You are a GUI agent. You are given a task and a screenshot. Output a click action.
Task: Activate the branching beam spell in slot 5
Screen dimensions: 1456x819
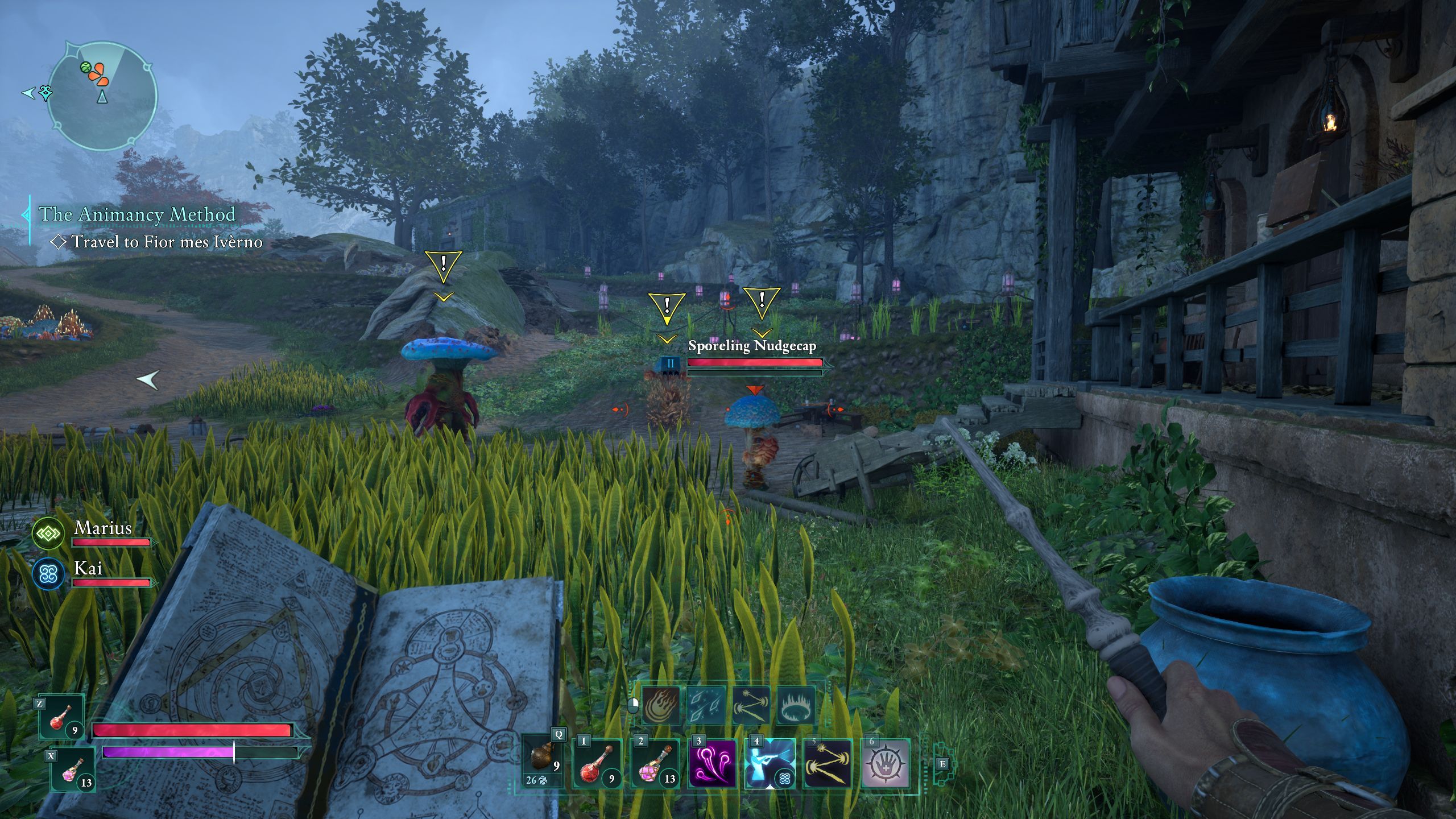click(x=828, y=763)
